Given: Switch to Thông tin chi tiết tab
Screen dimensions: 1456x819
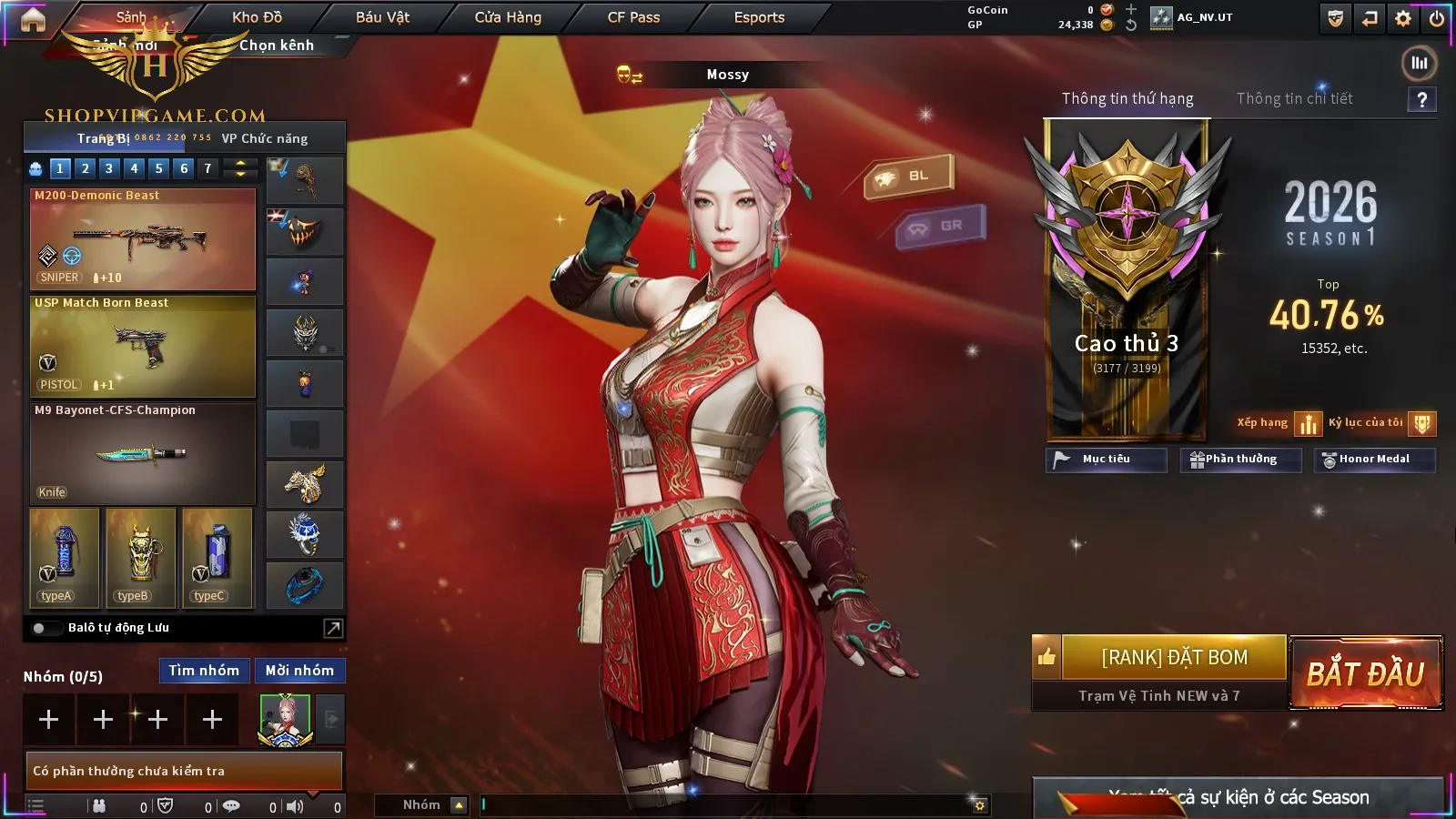Looking at the screenshot, I should (1294, 98).
